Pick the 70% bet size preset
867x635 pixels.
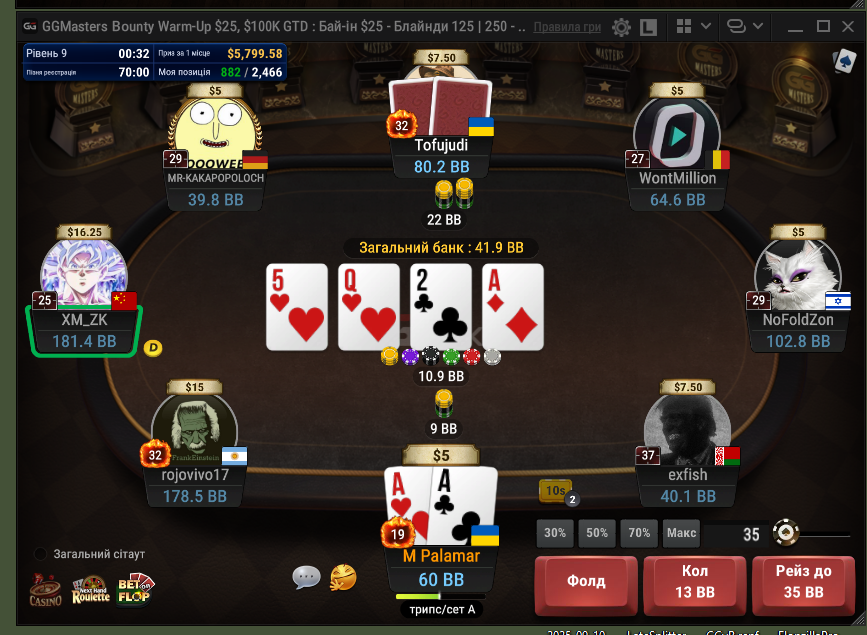click(x=639, y=533)
